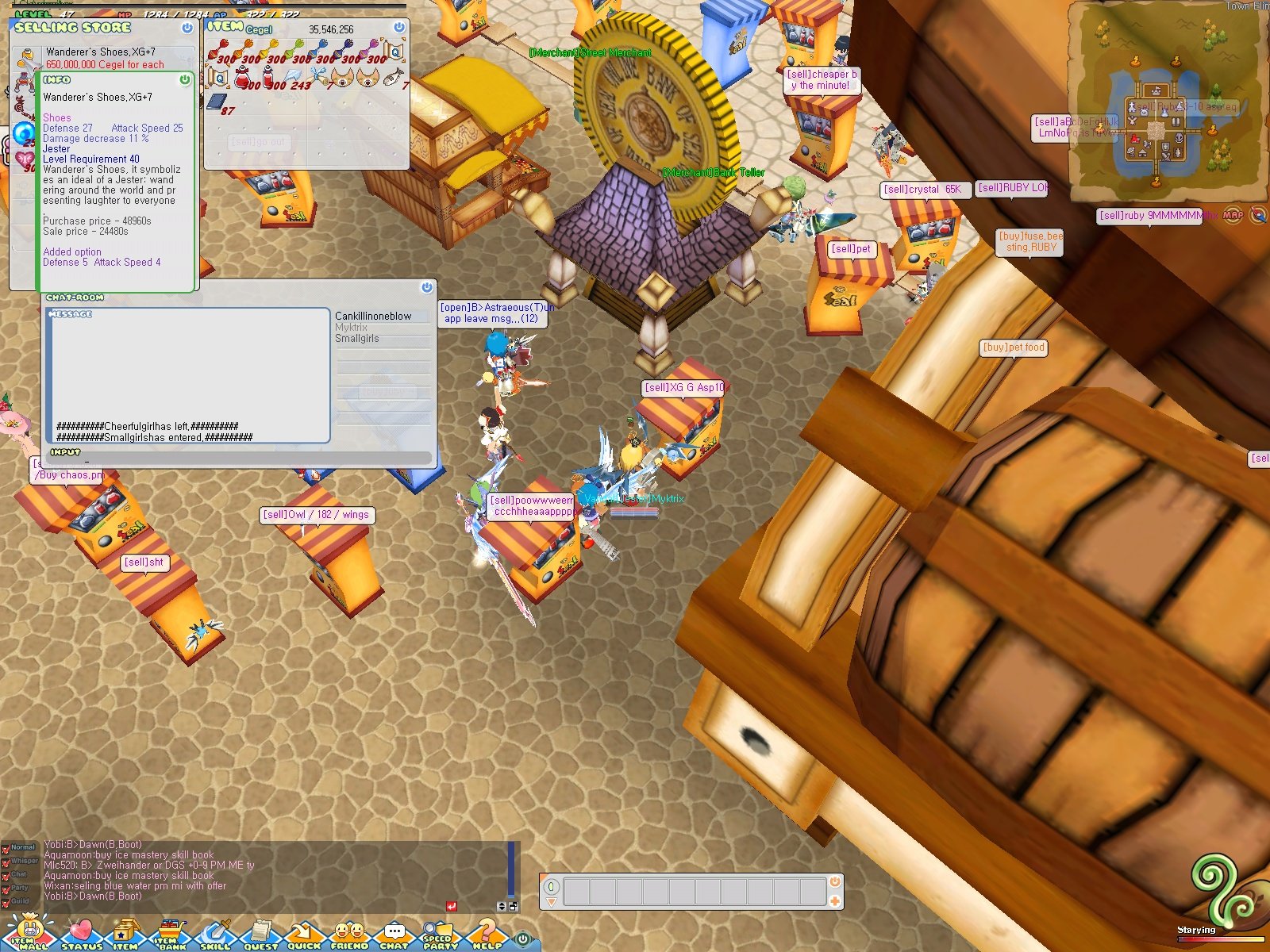Viewport: 1270px width, 952px height.
Task: Open the Speed Party window
Action: coord(437,935)
